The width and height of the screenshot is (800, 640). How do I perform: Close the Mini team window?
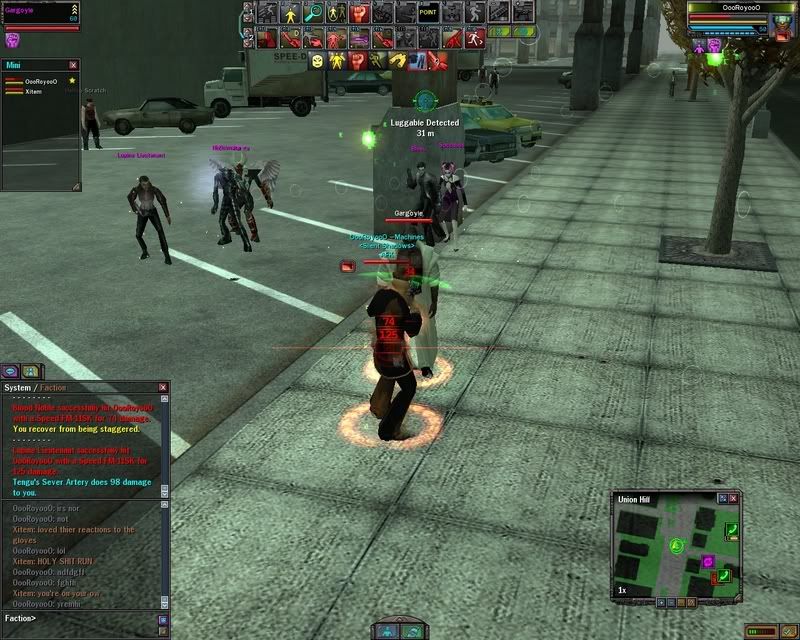click(73, 65)
